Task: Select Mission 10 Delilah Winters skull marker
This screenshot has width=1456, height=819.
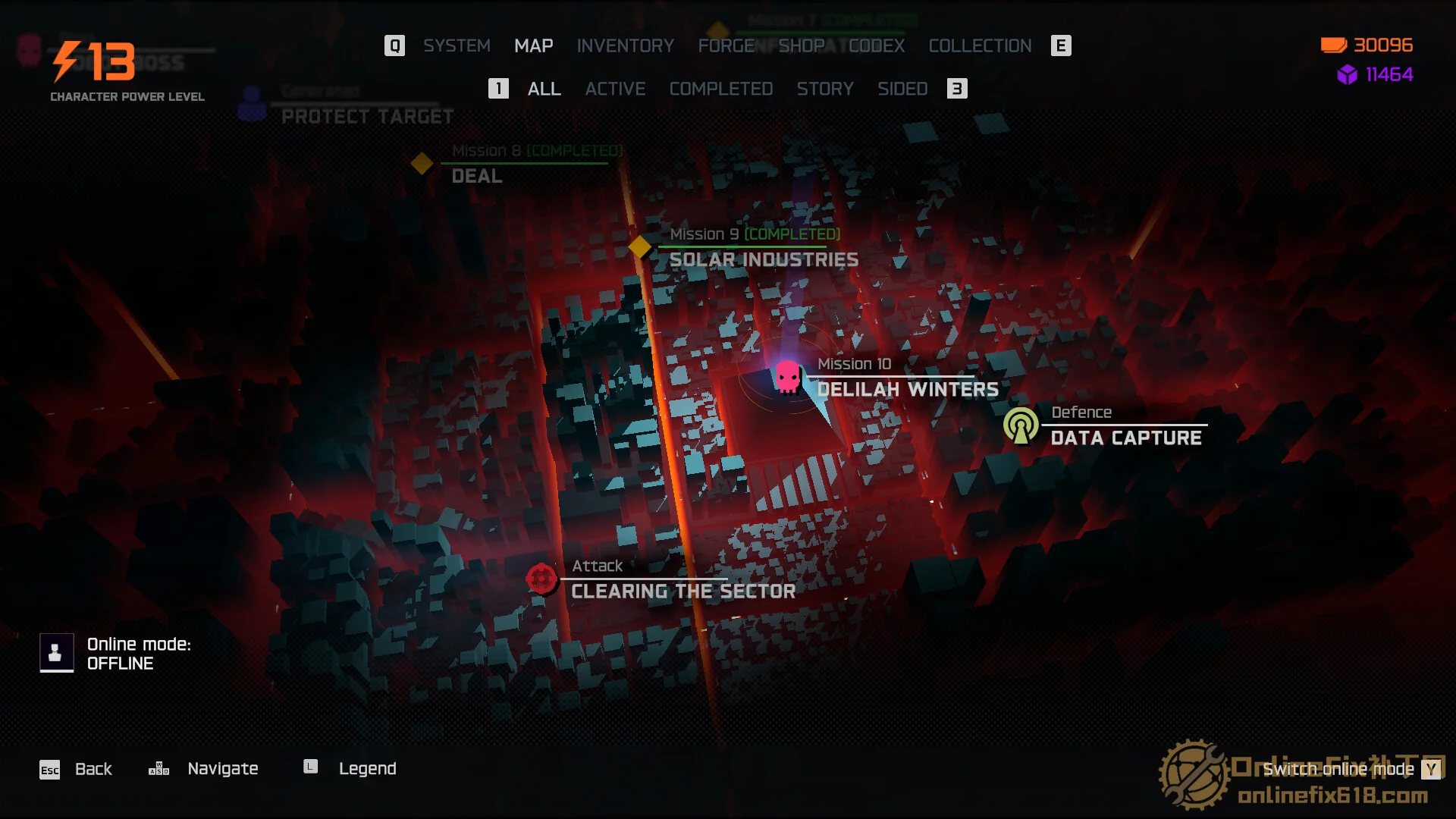Action: [x=788, y=376]
